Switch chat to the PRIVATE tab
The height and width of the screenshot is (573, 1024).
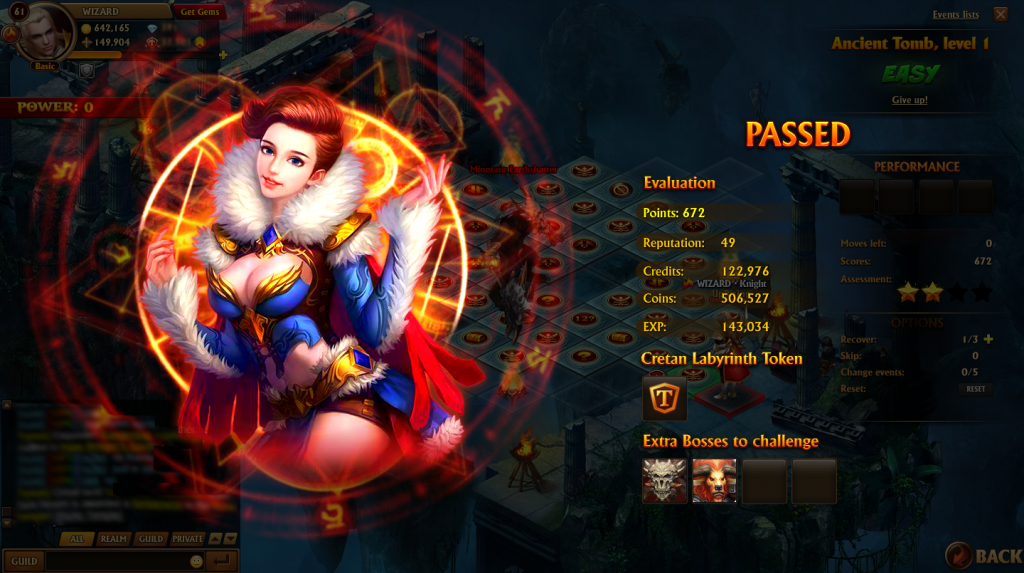187,539
